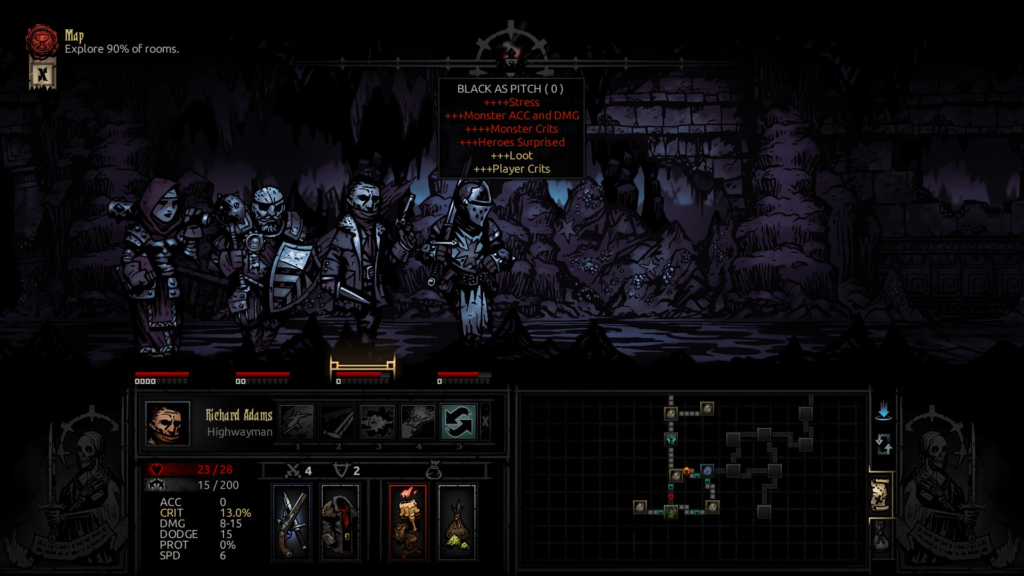Viewport: 1024px width, 576px height.
Task: Select the teal room icon on map
Action: (671, 439)
